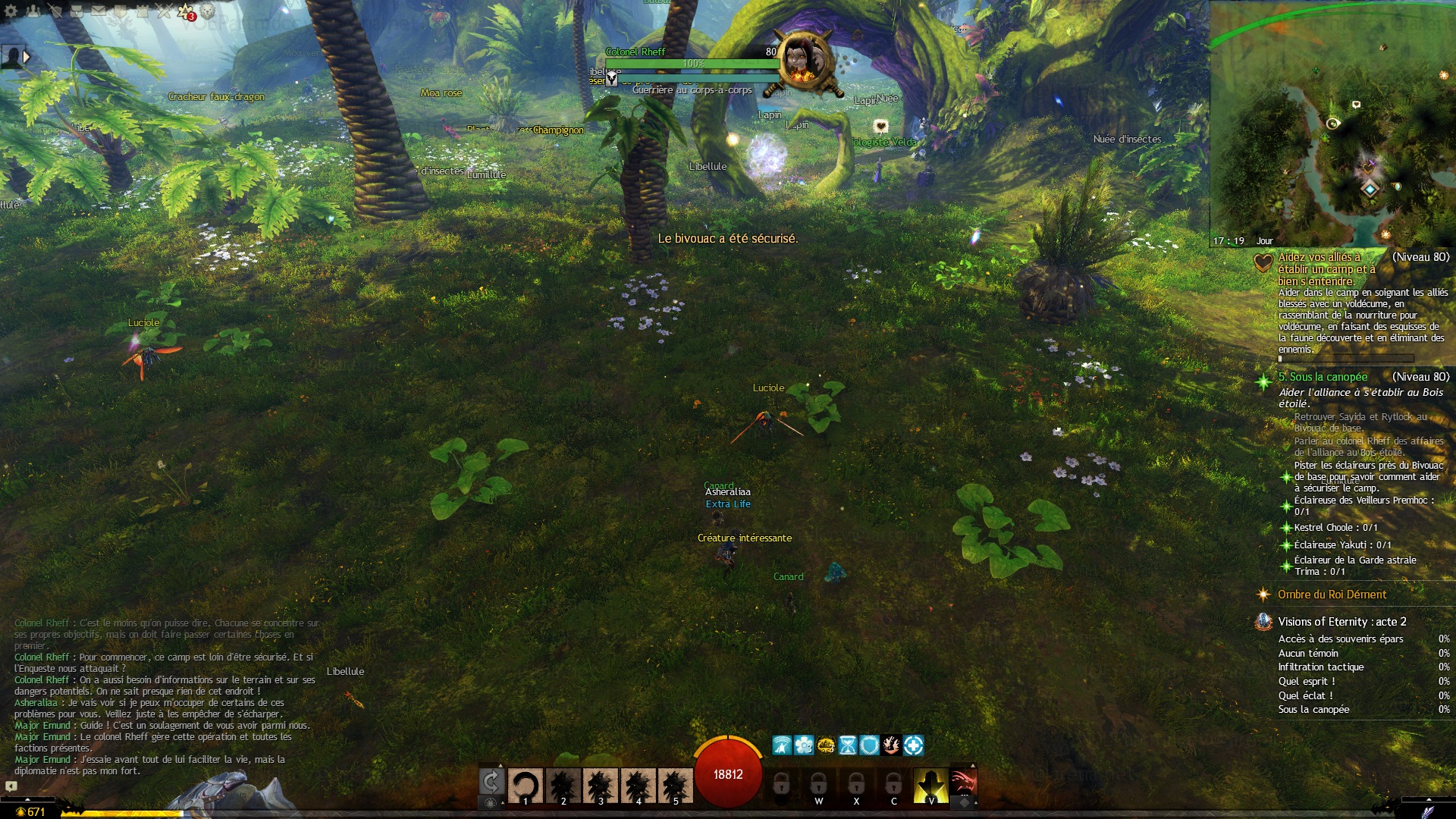Image resolution: width=1456 pixels, height=819 pixels.
Task: Open the star icon with red 3 badge
Action: pyautogui.click(x=186, y=11)
